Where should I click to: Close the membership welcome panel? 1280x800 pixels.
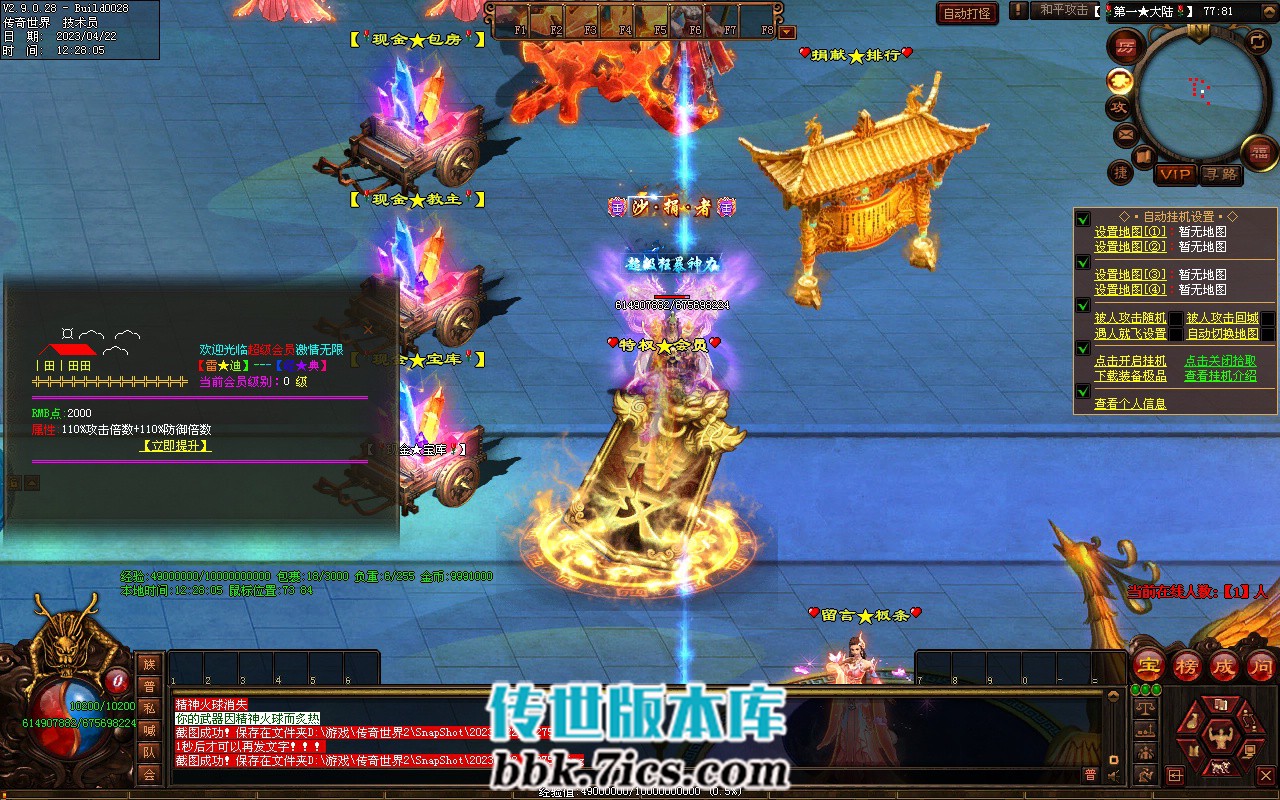click(368, 329)
